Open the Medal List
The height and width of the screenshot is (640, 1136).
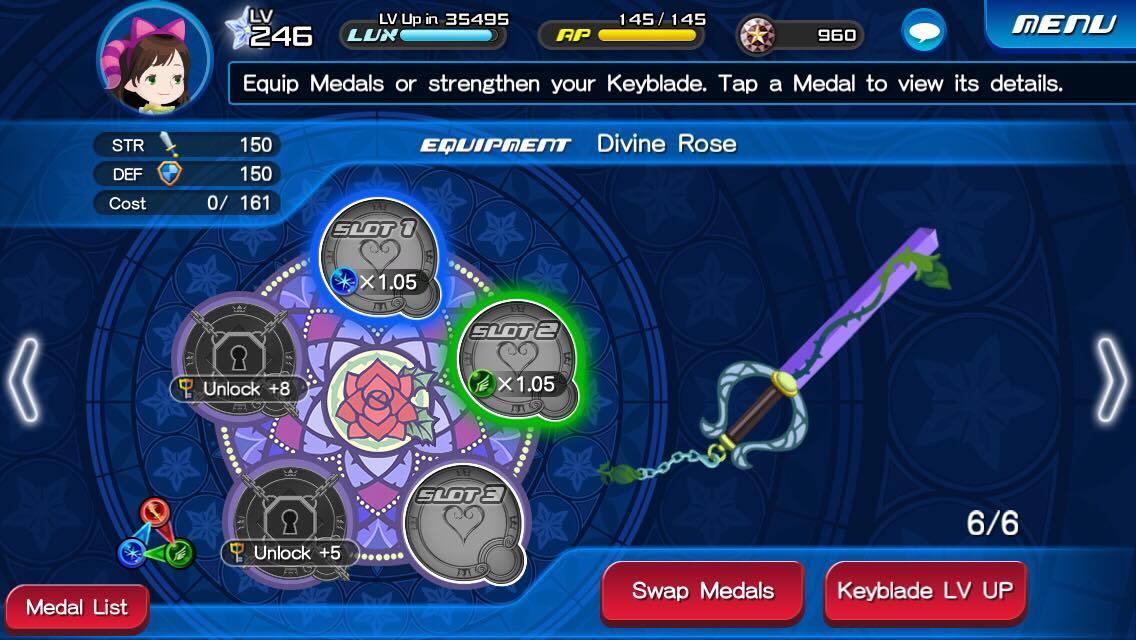77,607
